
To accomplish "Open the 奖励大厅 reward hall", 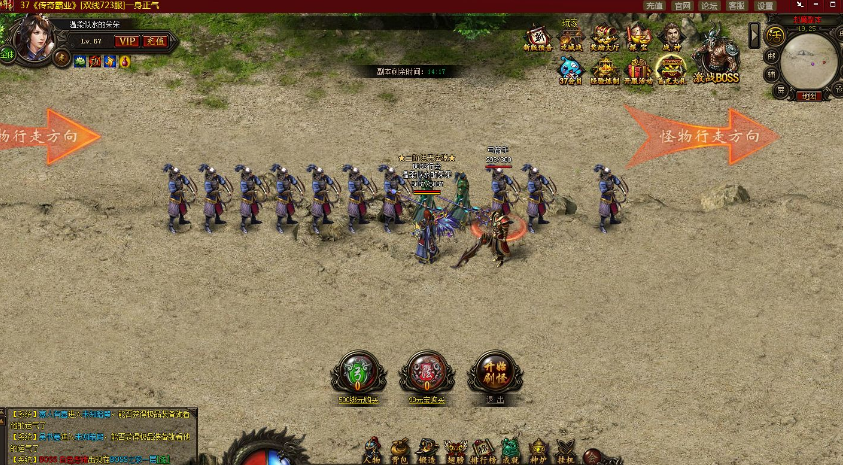I will click(x=604, y=38).
